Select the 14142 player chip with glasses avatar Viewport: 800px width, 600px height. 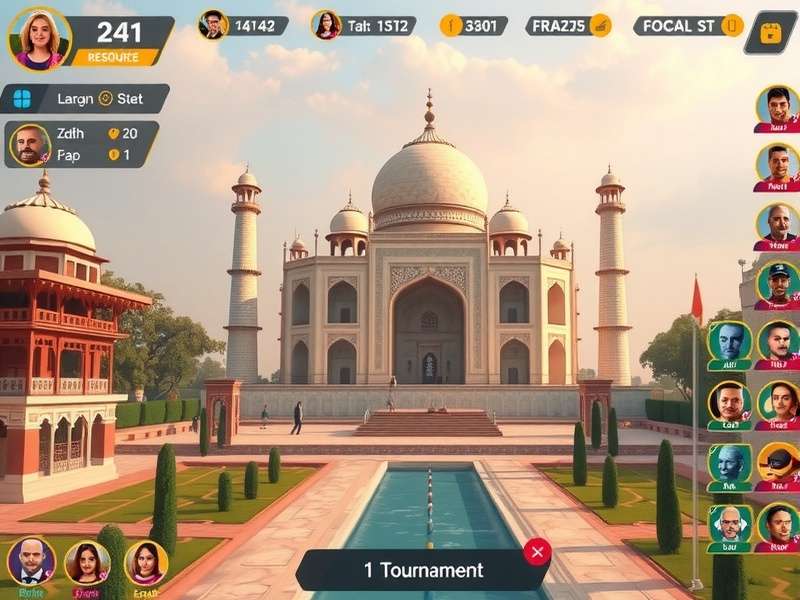click(243, 25)
